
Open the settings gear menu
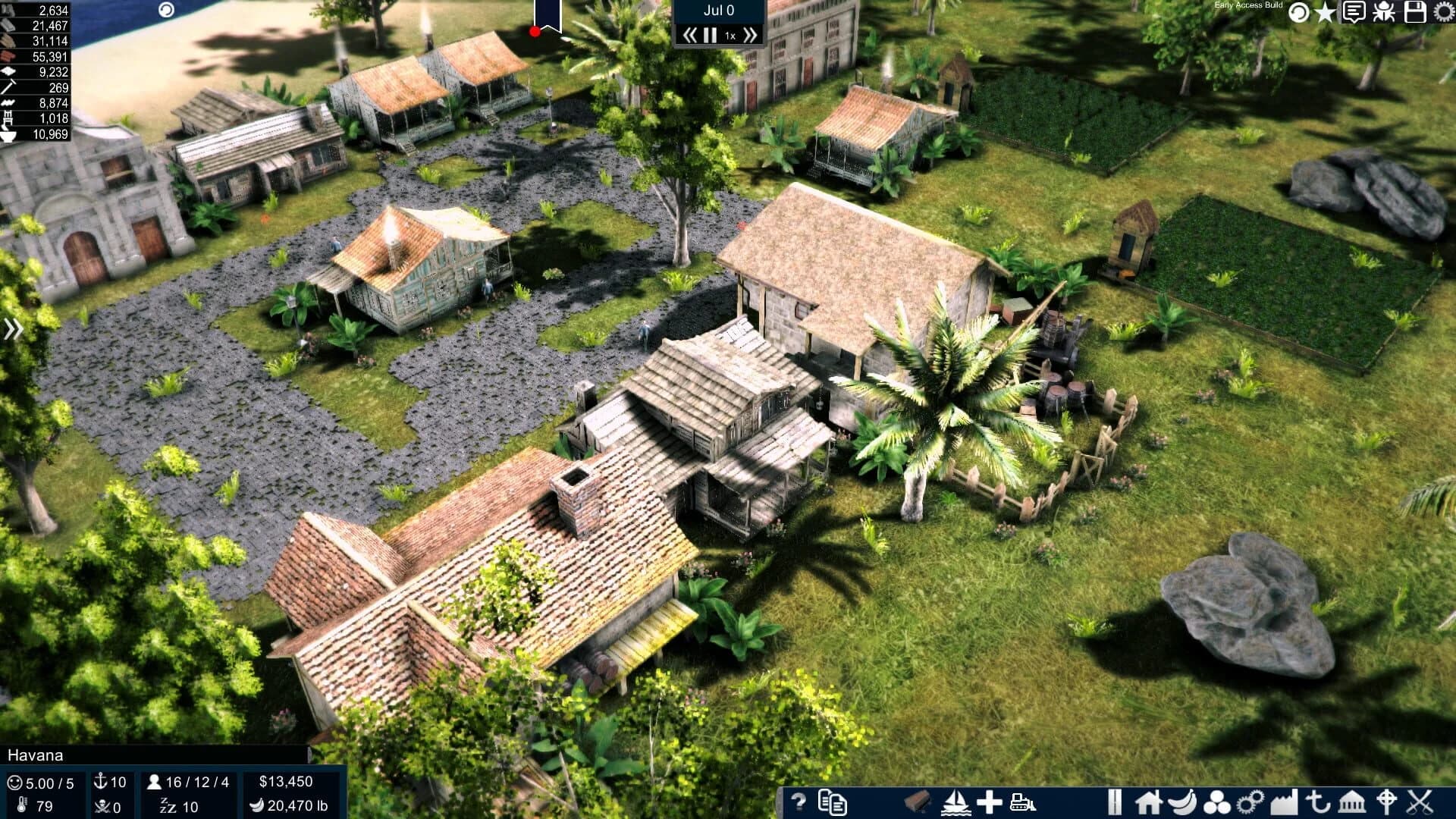(1443, 11)
